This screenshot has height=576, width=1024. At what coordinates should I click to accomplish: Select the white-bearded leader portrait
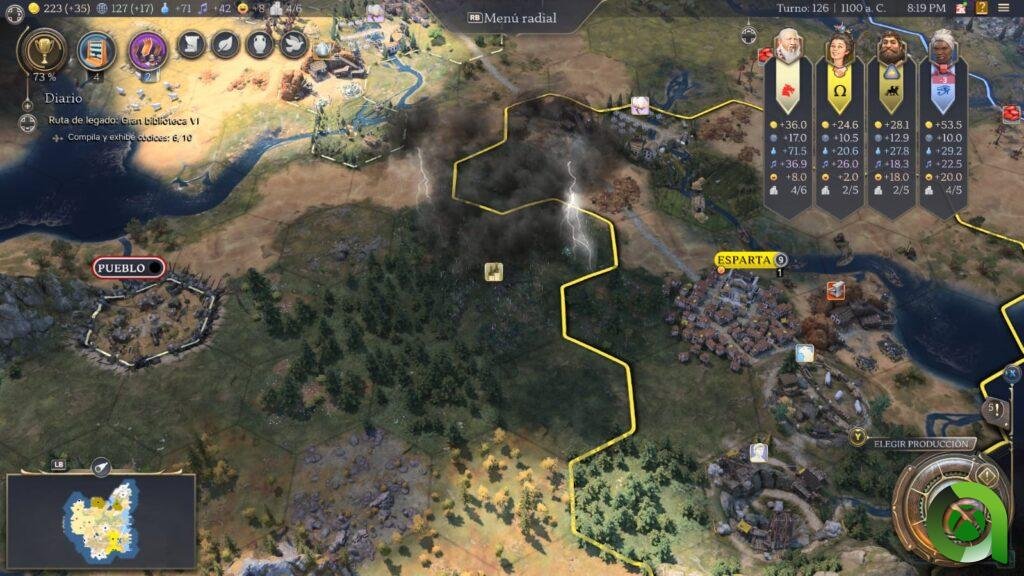pyautogui.click(x=788, y=48)
